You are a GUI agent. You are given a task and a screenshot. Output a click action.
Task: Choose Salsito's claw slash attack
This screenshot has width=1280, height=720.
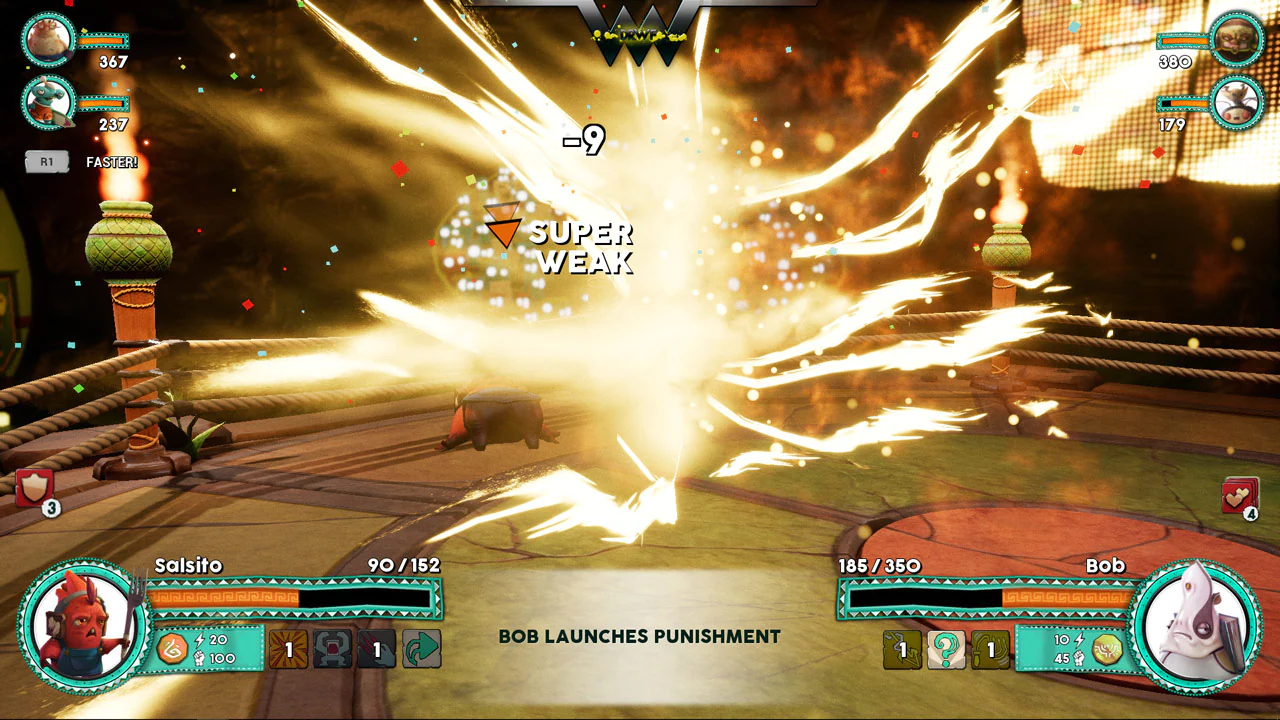pos(377,649)
